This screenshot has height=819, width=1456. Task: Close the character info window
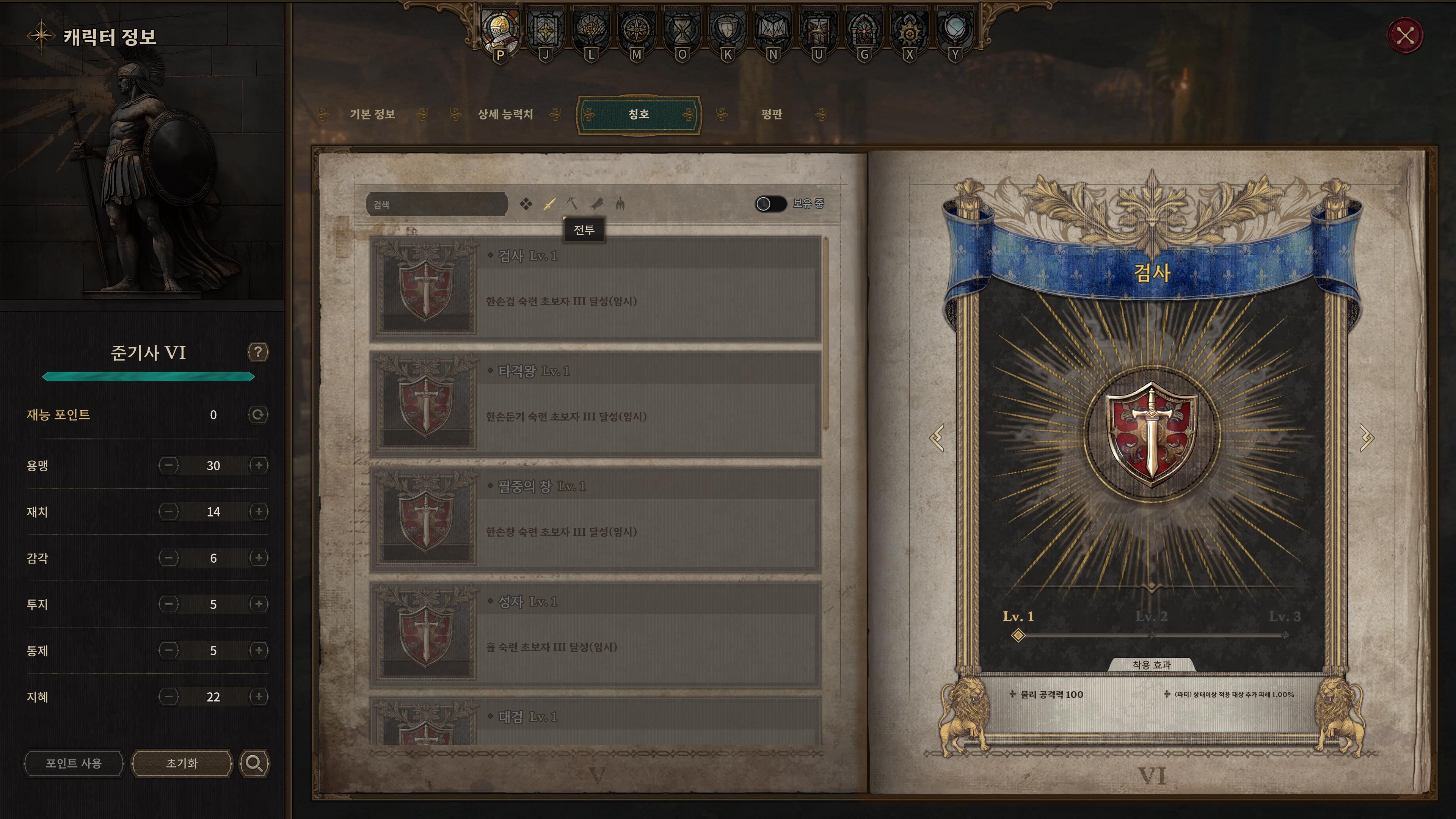click(1405, 36)
